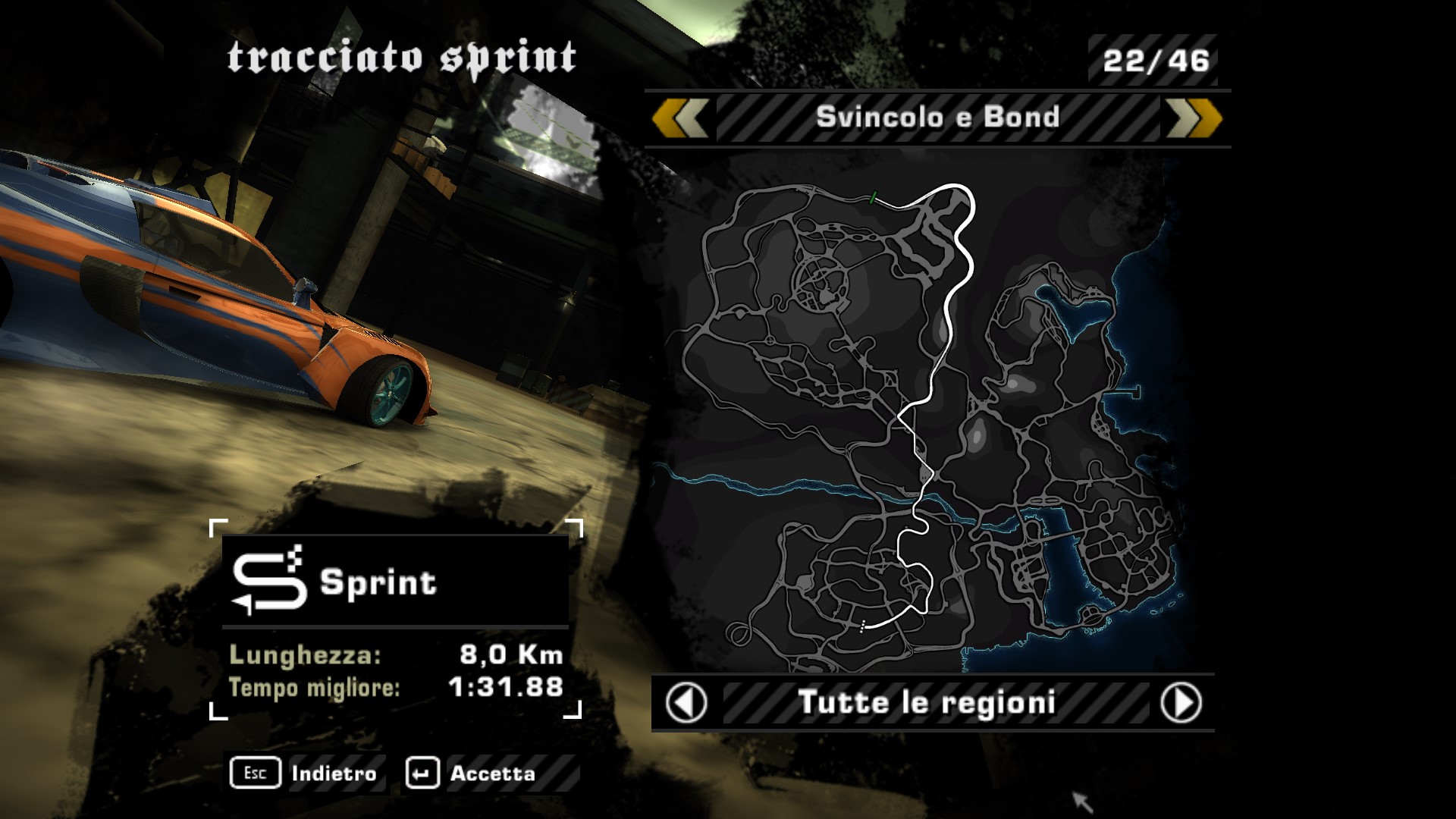Click the Tutte le regioni region filter

(x=927, y=703)
